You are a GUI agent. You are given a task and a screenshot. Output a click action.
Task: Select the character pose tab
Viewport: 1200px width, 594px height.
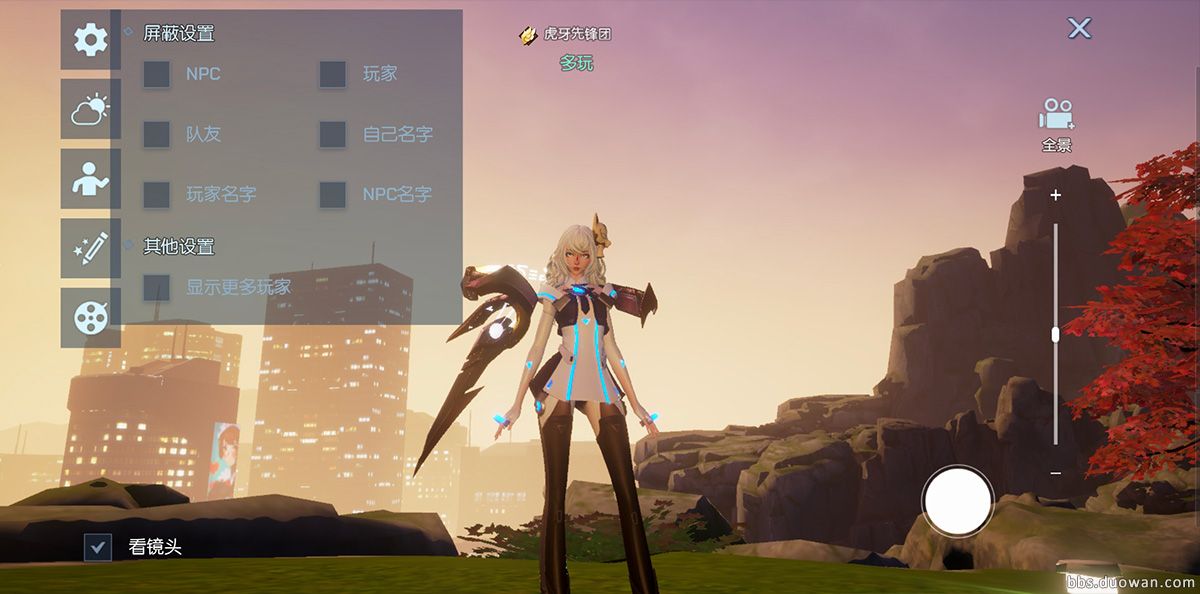[90, 179]
